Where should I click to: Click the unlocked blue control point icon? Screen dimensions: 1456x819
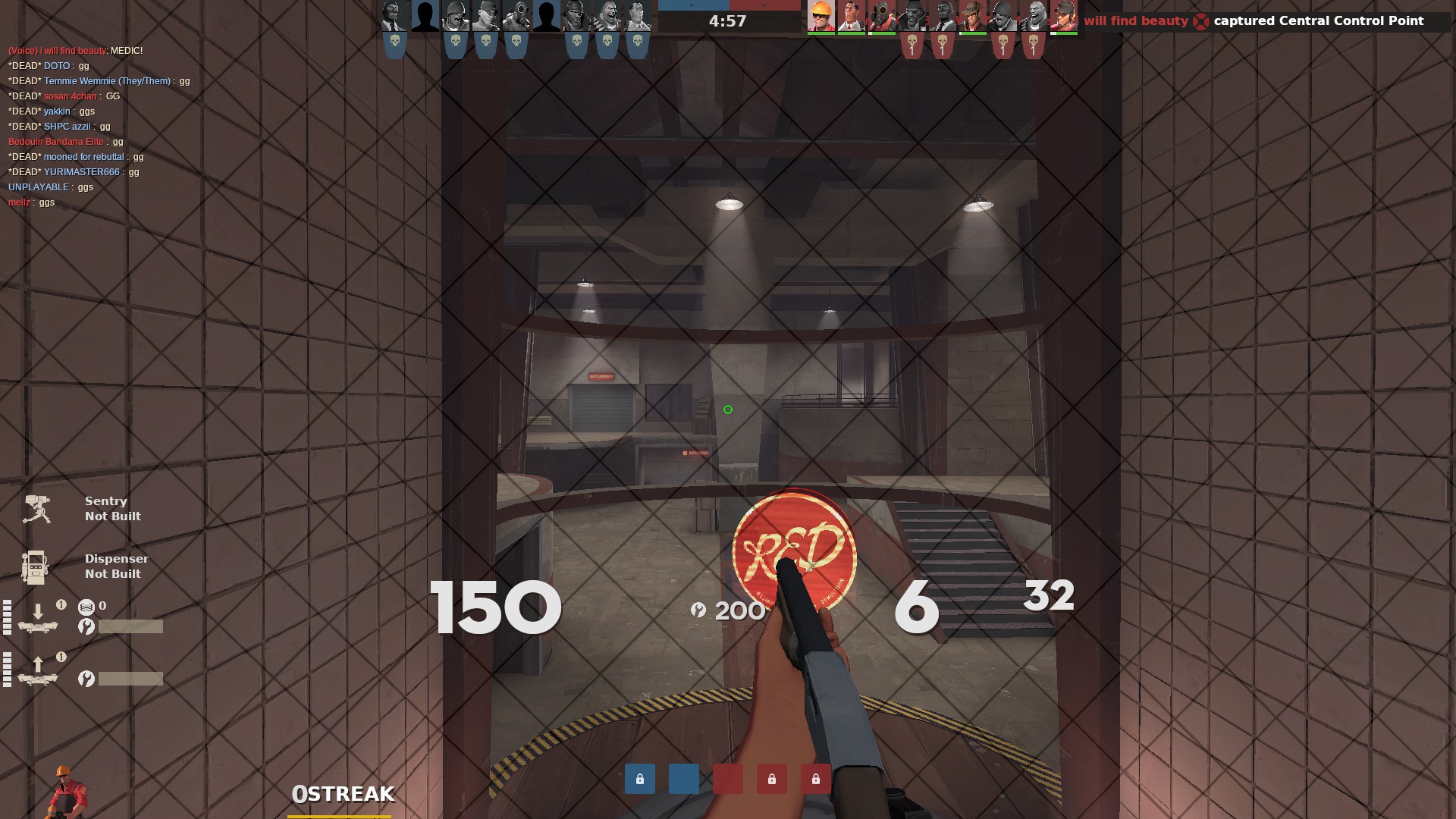click(684, 779)
